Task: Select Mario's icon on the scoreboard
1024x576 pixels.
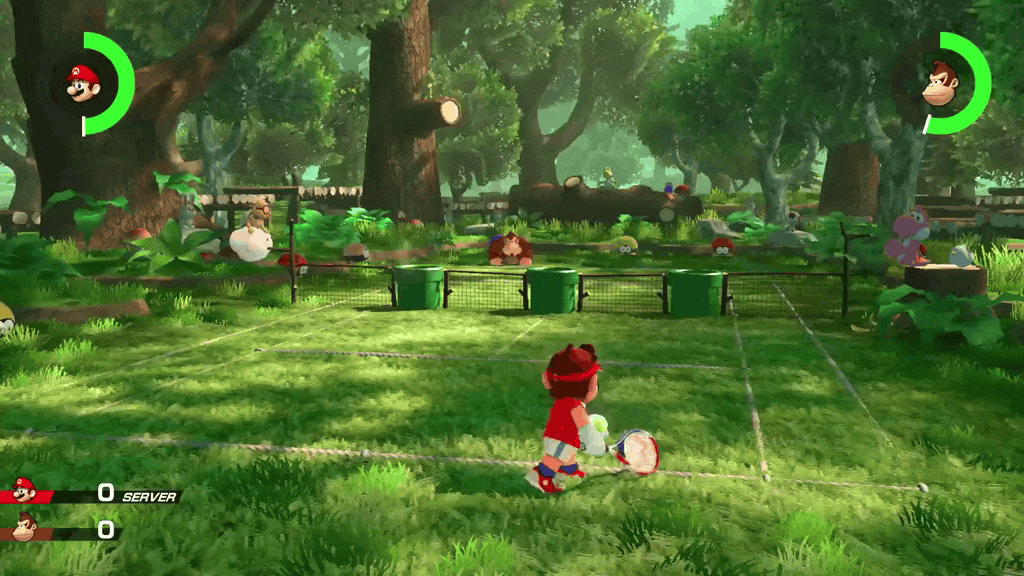Action: tap(24, 491)
